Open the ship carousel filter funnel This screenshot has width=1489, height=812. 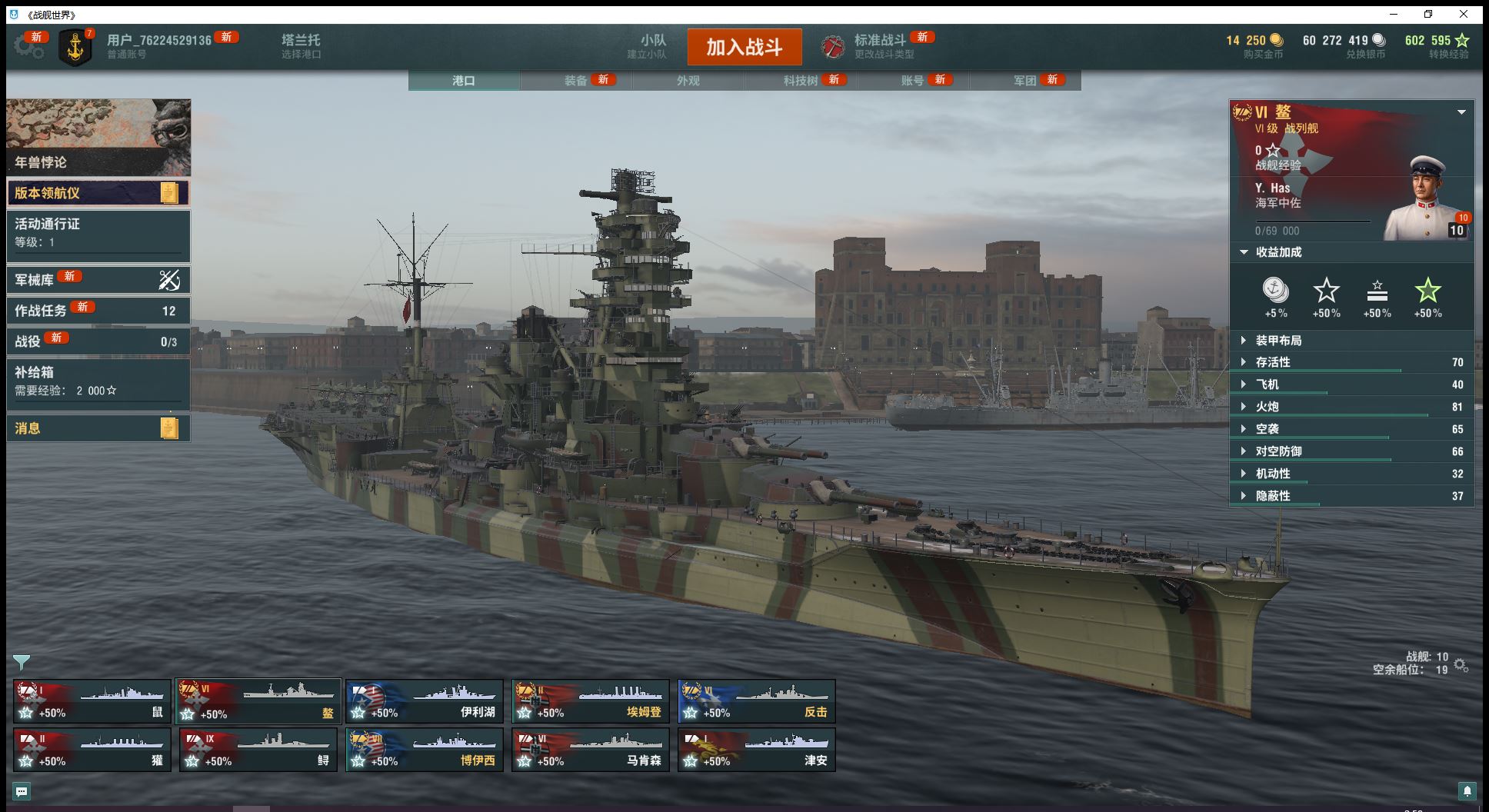pos(22,662)
